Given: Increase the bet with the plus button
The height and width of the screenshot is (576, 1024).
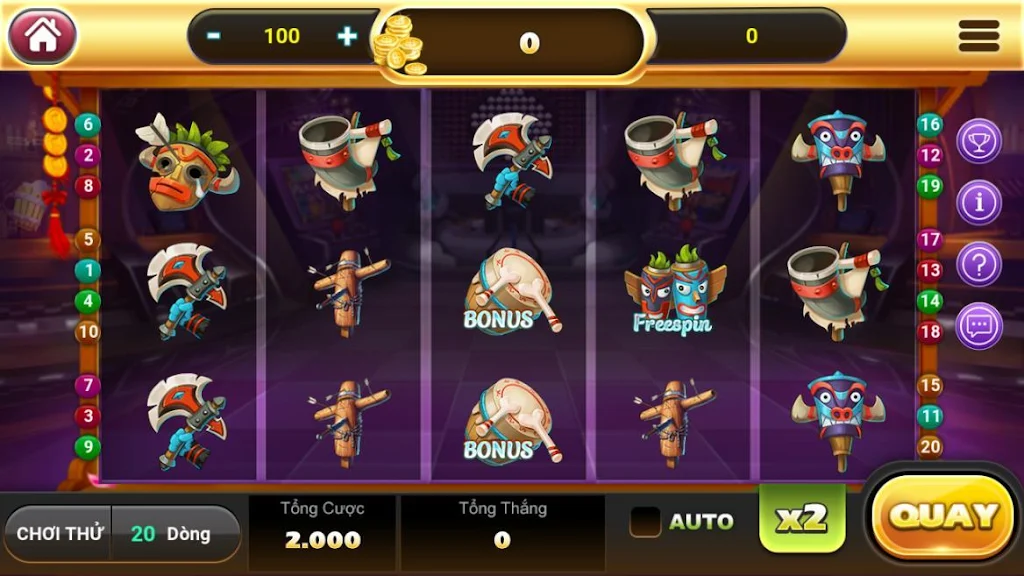Looking at the screenshot, I should [x=346, y=37].
